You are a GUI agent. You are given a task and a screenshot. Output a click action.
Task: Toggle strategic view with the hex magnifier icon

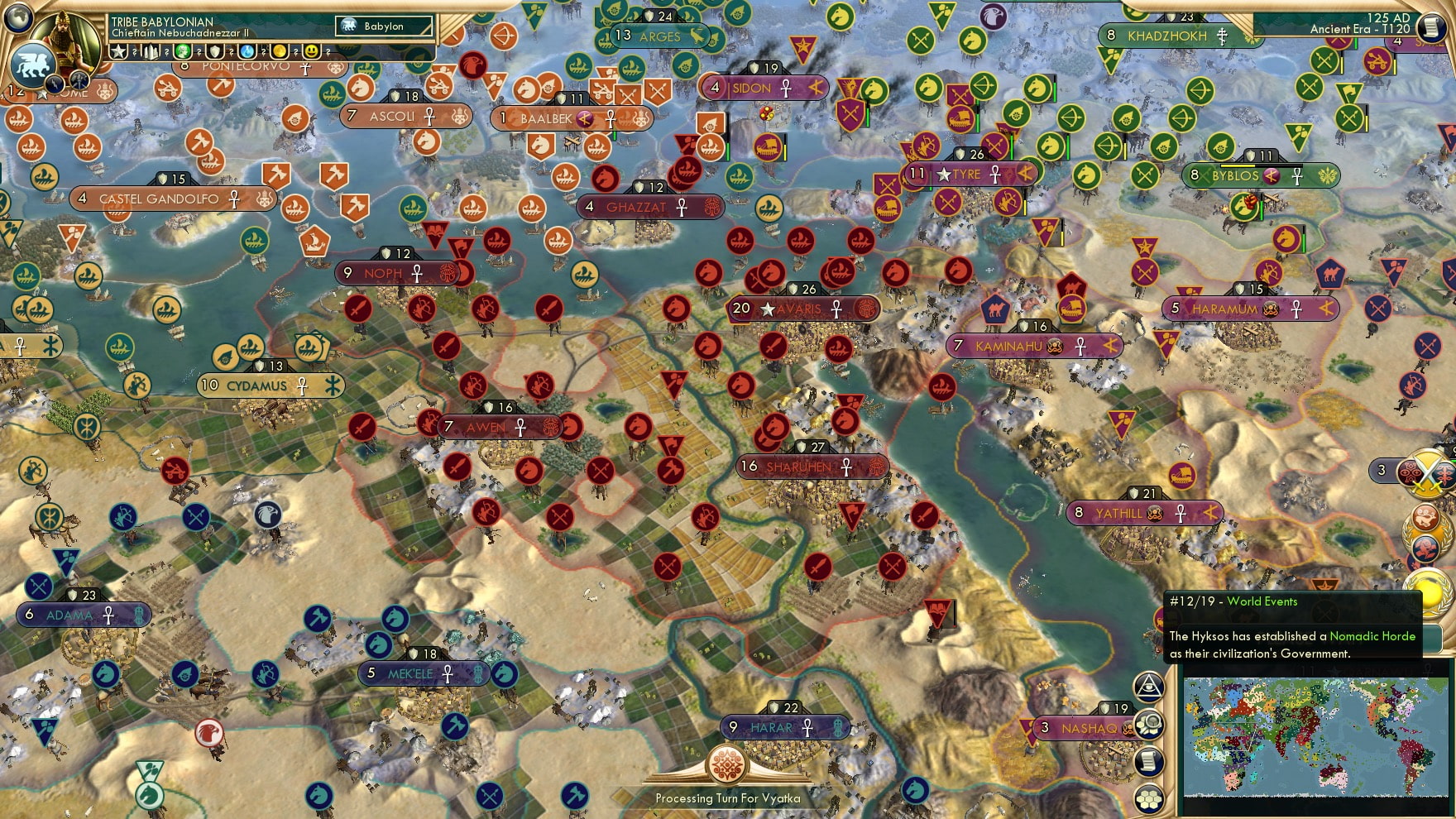coord(1149,724)
